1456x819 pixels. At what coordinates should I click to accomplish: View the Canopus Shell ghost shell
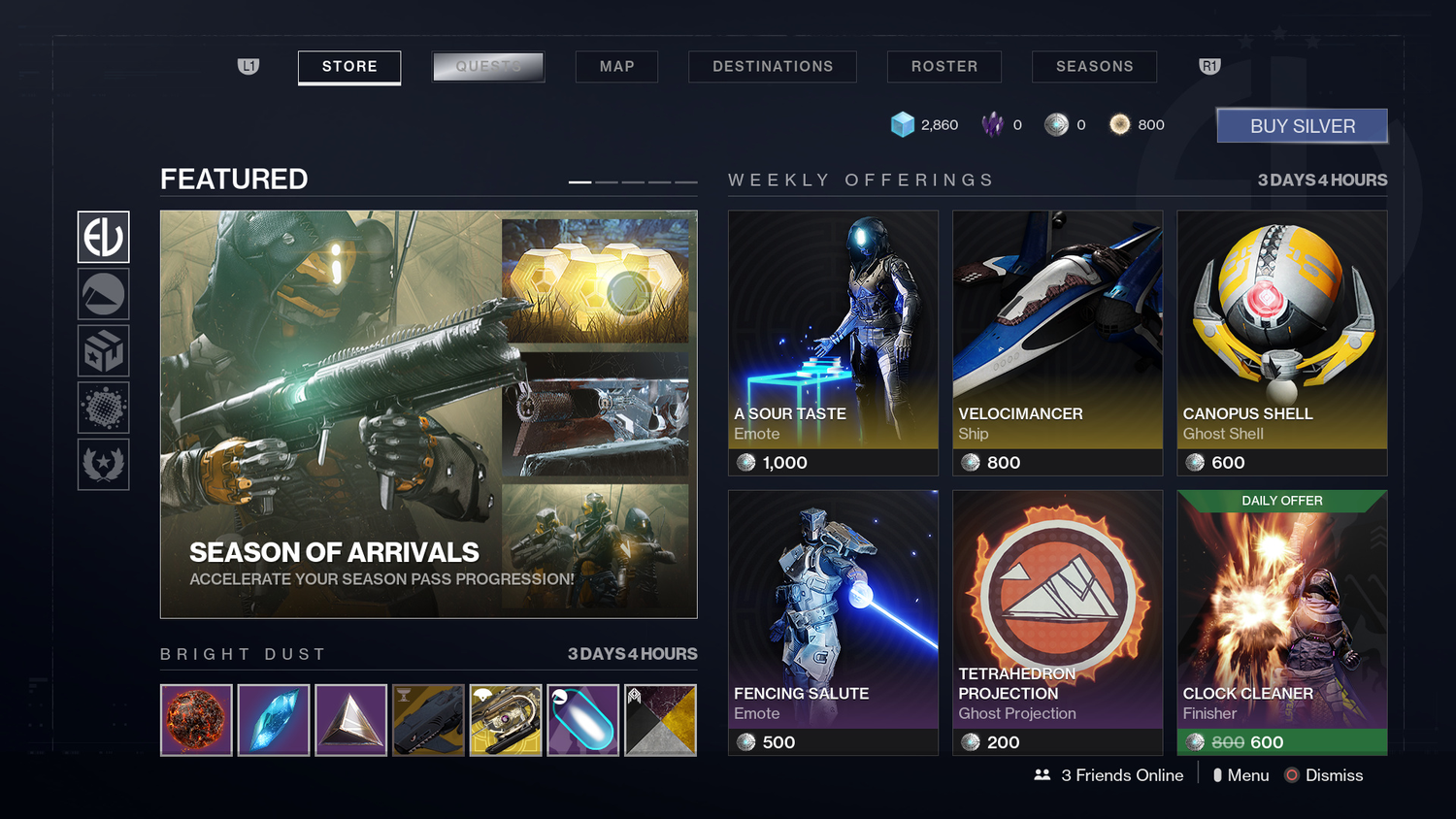point(1281,343)
